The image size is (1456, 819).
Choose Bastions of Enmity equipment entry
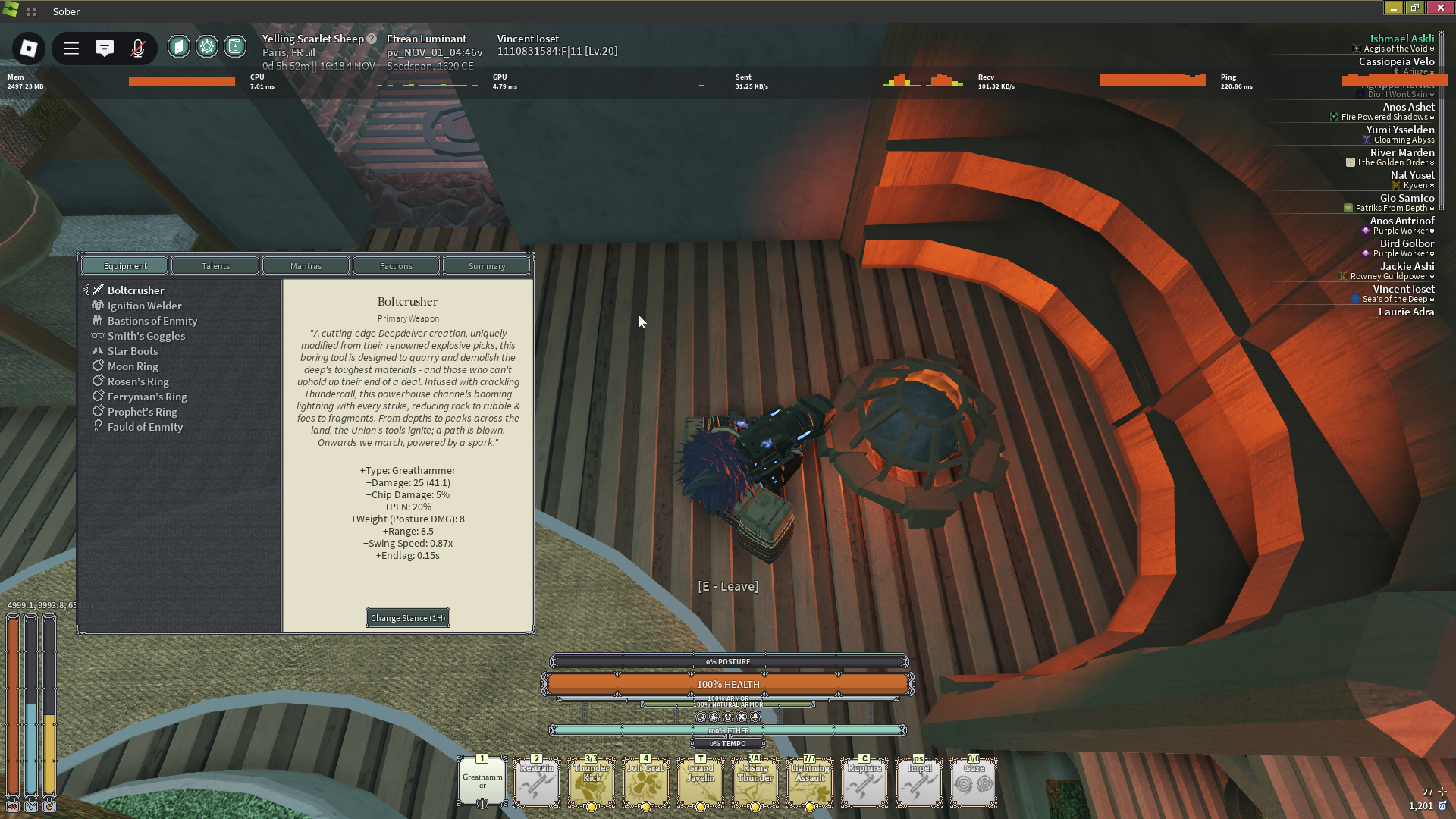pyautogui.click(x=152, y=321)
